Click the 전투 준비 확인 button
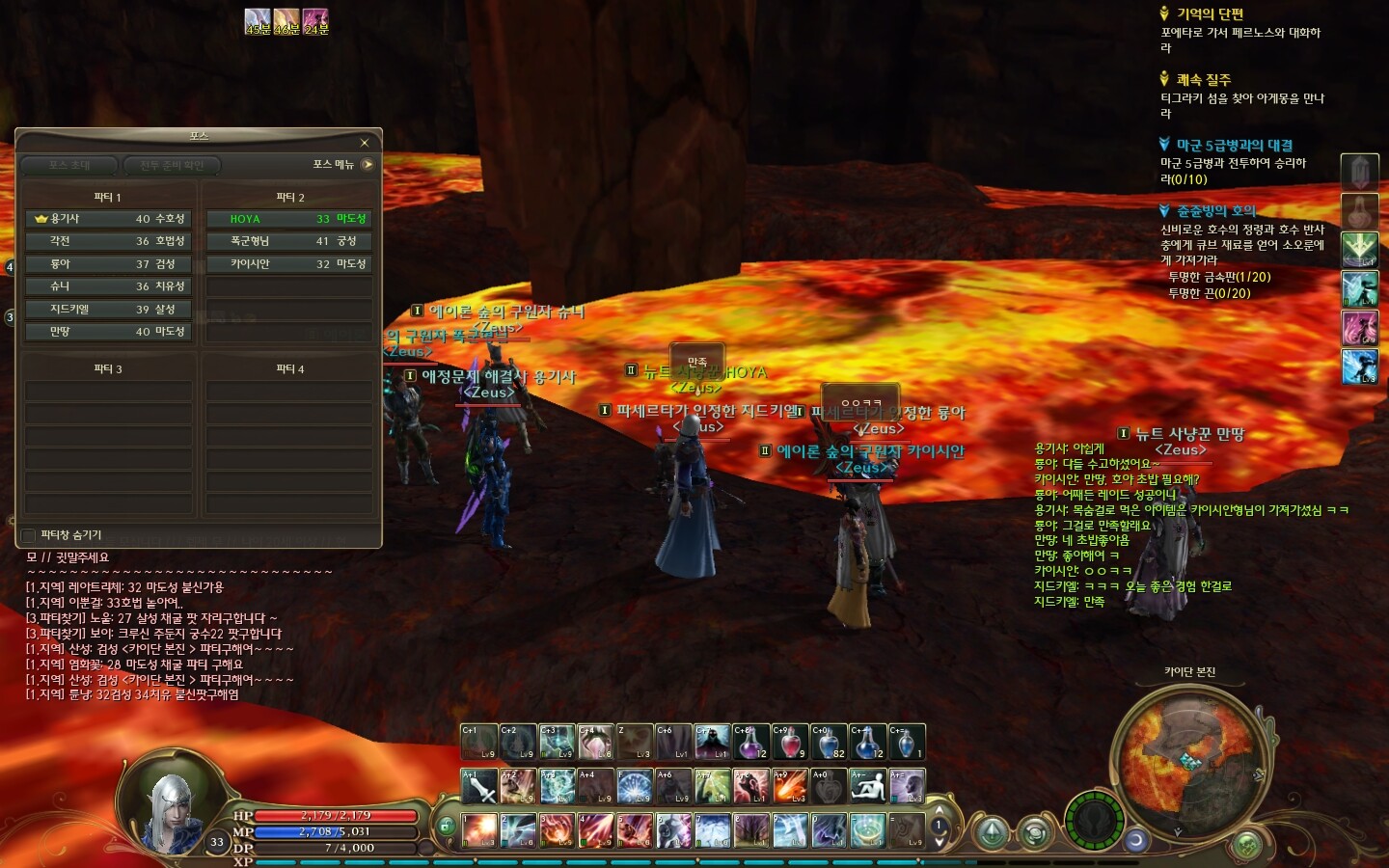 [172, 165]
